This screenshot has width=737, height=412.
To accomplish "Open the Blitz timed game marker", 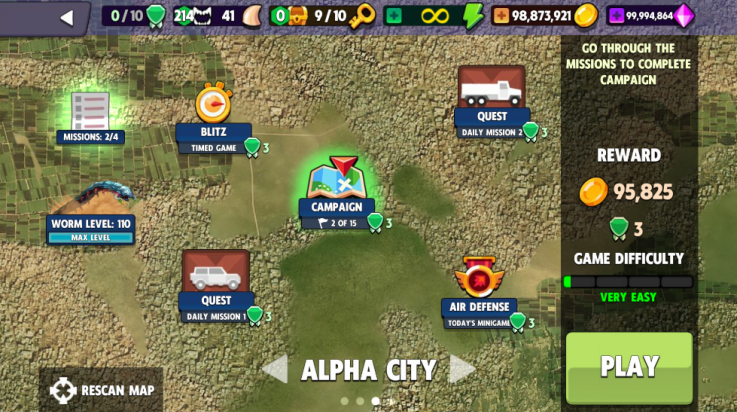I will 213,108.
